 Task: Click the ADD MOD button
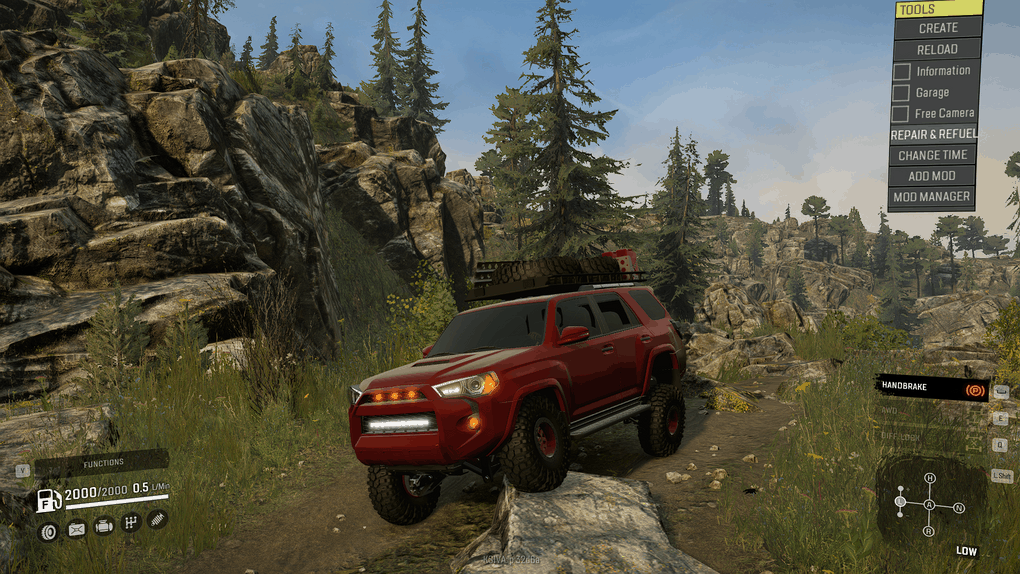coord(932,176)
